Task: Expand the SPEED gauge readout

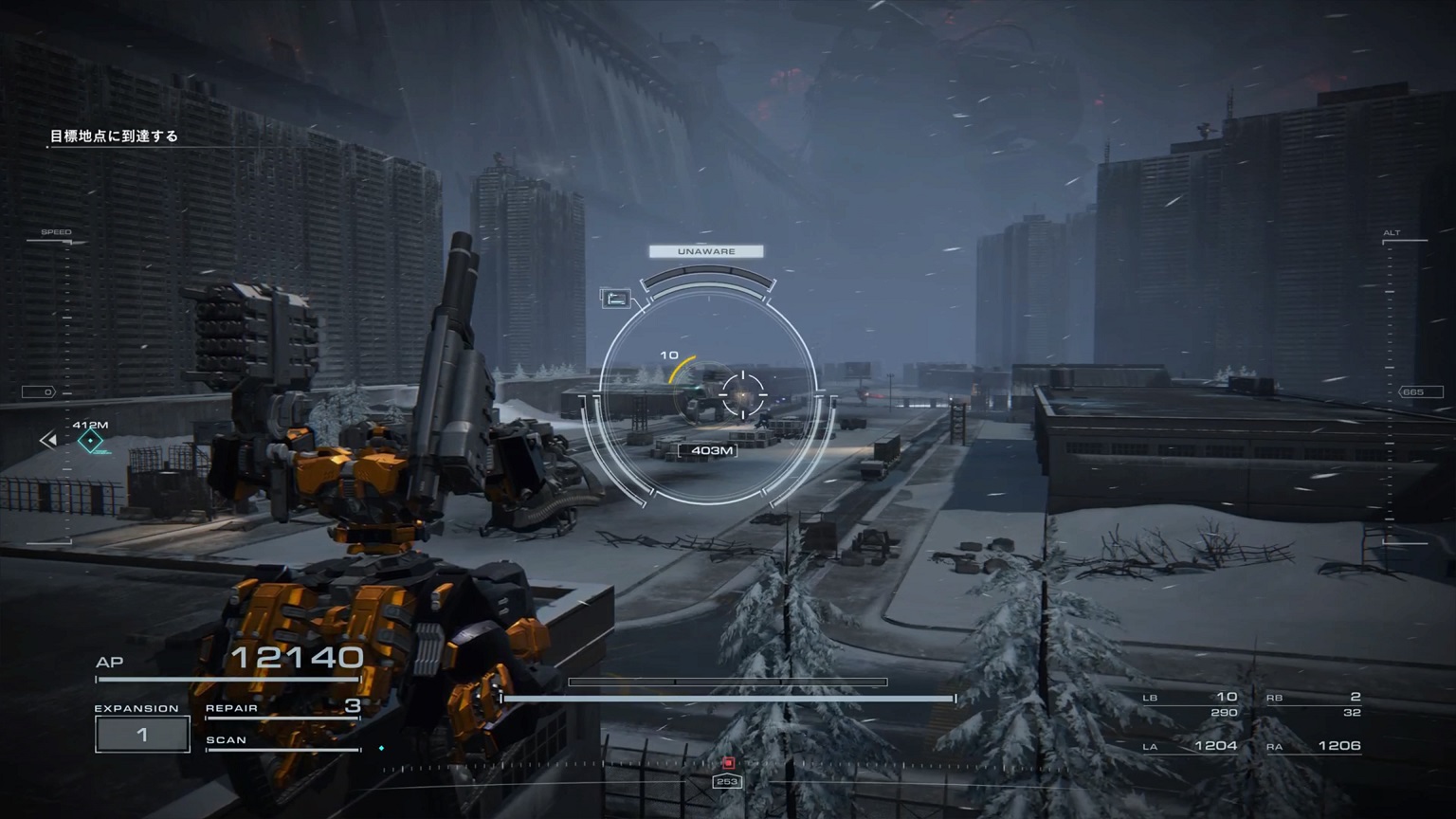Action: pyautogui.click(x=57, y=231)
